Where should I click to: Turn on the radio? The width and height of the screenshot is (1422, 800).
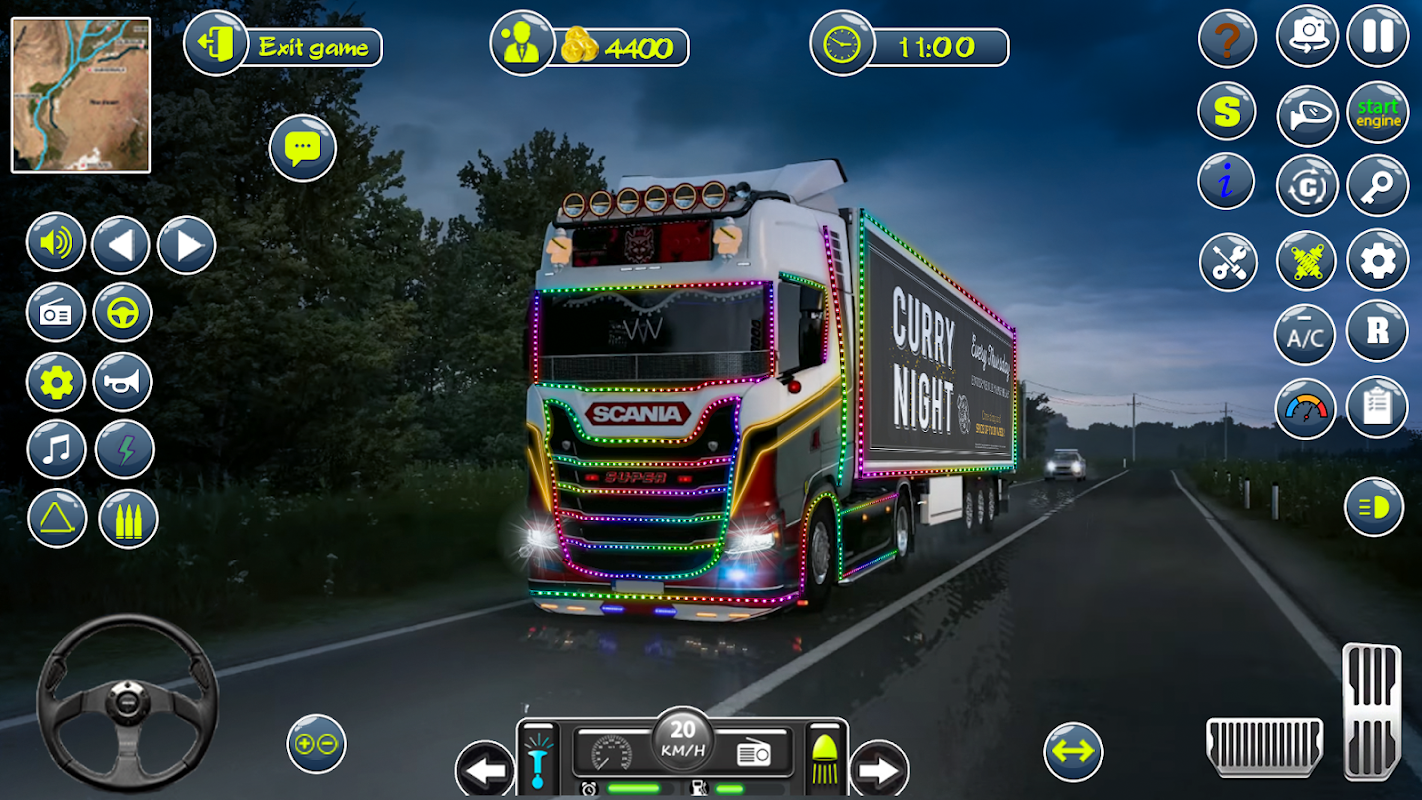pos(56,312)
